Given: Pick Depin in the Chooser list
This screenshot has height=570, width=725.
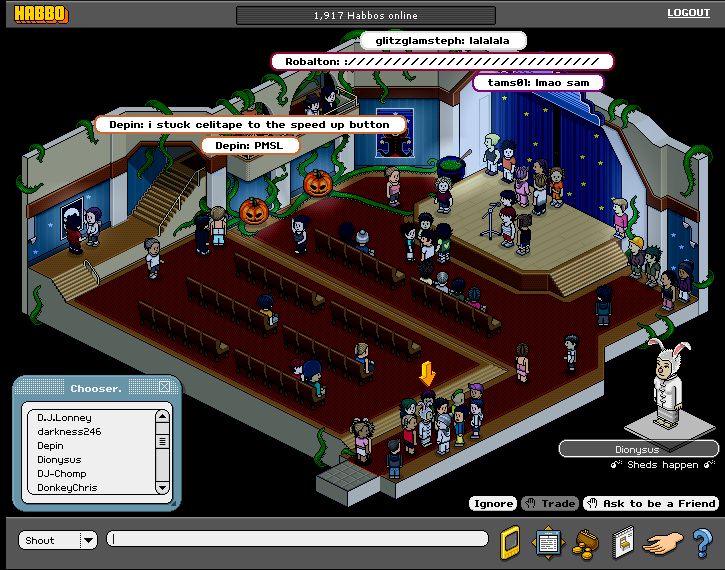Looking at the screenshot, I should coord(50,445).
